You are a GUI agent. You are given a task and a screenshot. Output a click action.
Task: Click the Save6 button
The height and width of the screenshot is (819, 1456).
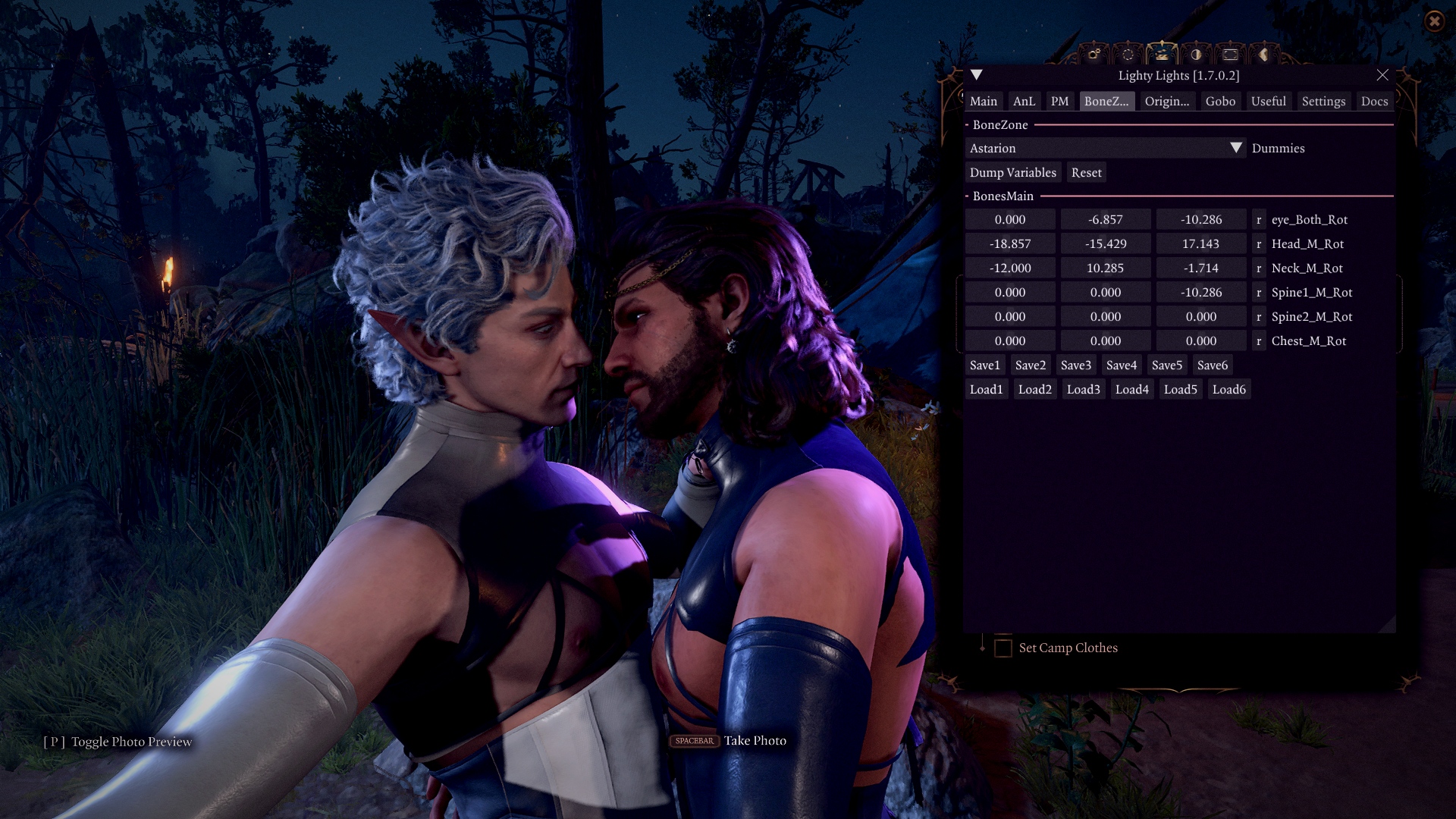coord(1212,365)
